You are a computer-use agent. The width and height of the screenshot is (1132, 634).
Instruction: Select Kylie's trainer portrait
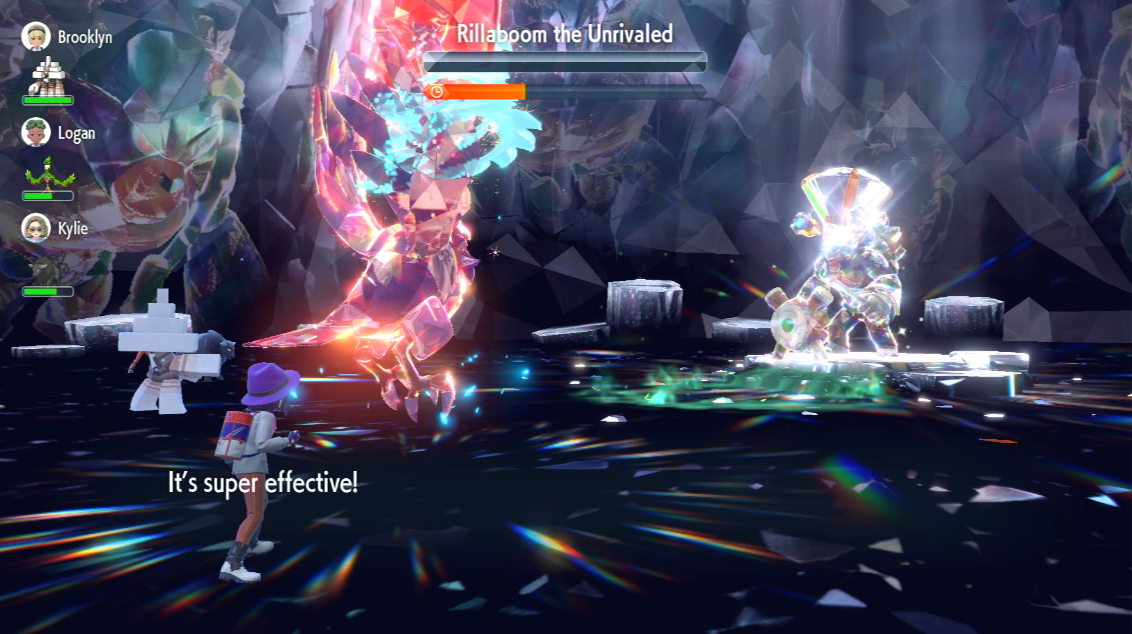tap(36, 228)
